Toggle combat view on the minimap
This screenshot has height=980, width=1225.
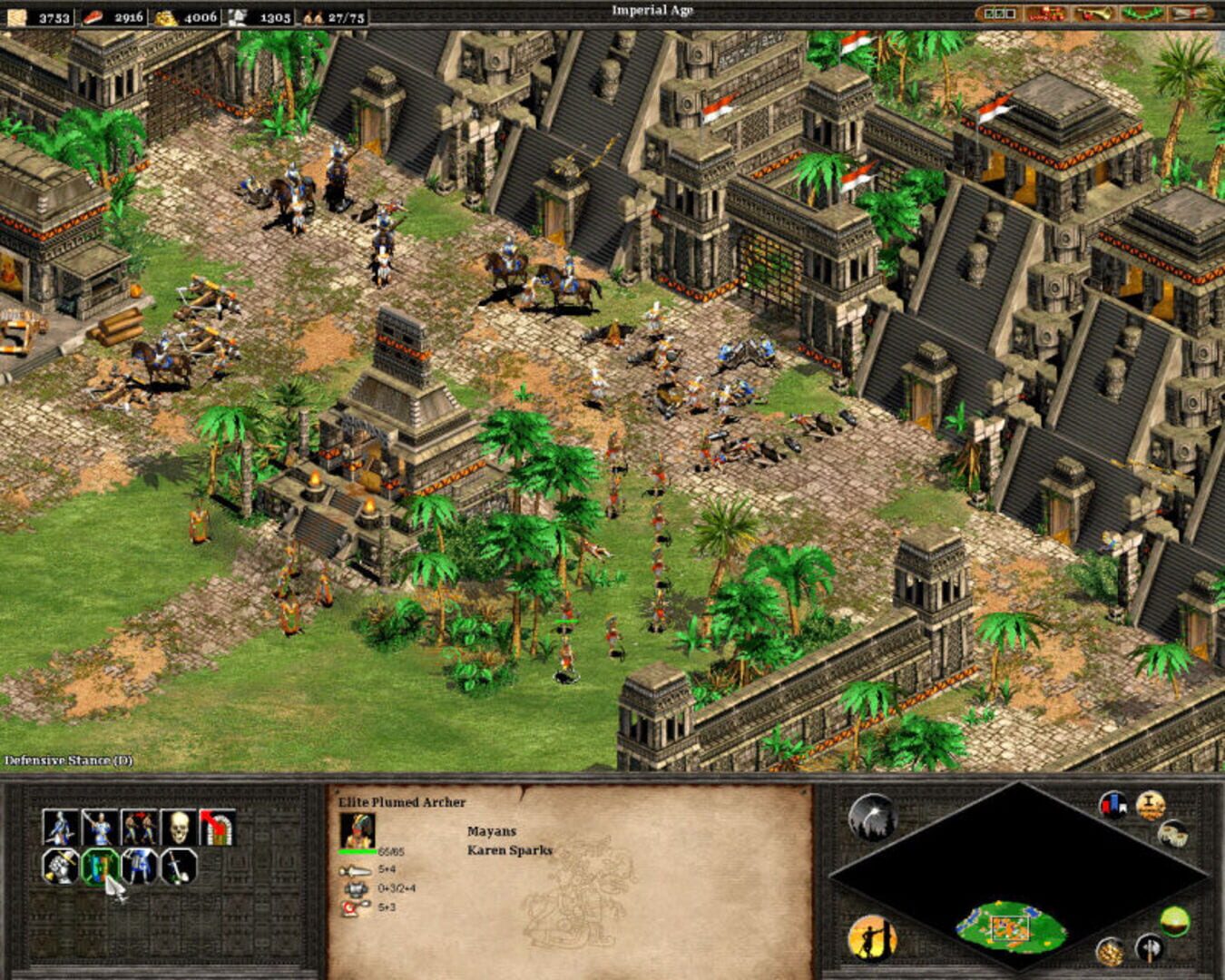(1150, 946)
